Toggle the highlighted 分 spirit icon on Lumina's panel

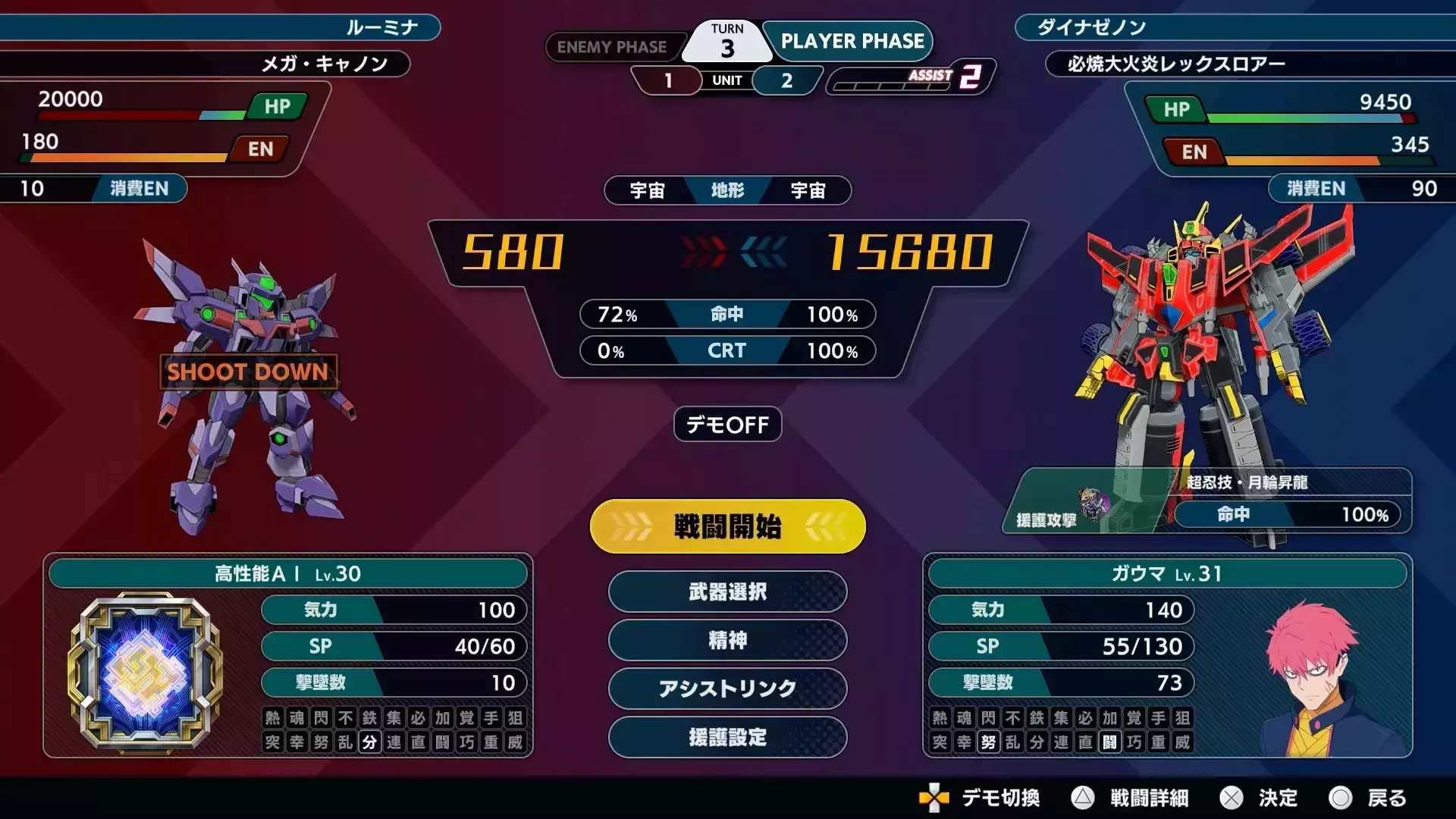369,743
